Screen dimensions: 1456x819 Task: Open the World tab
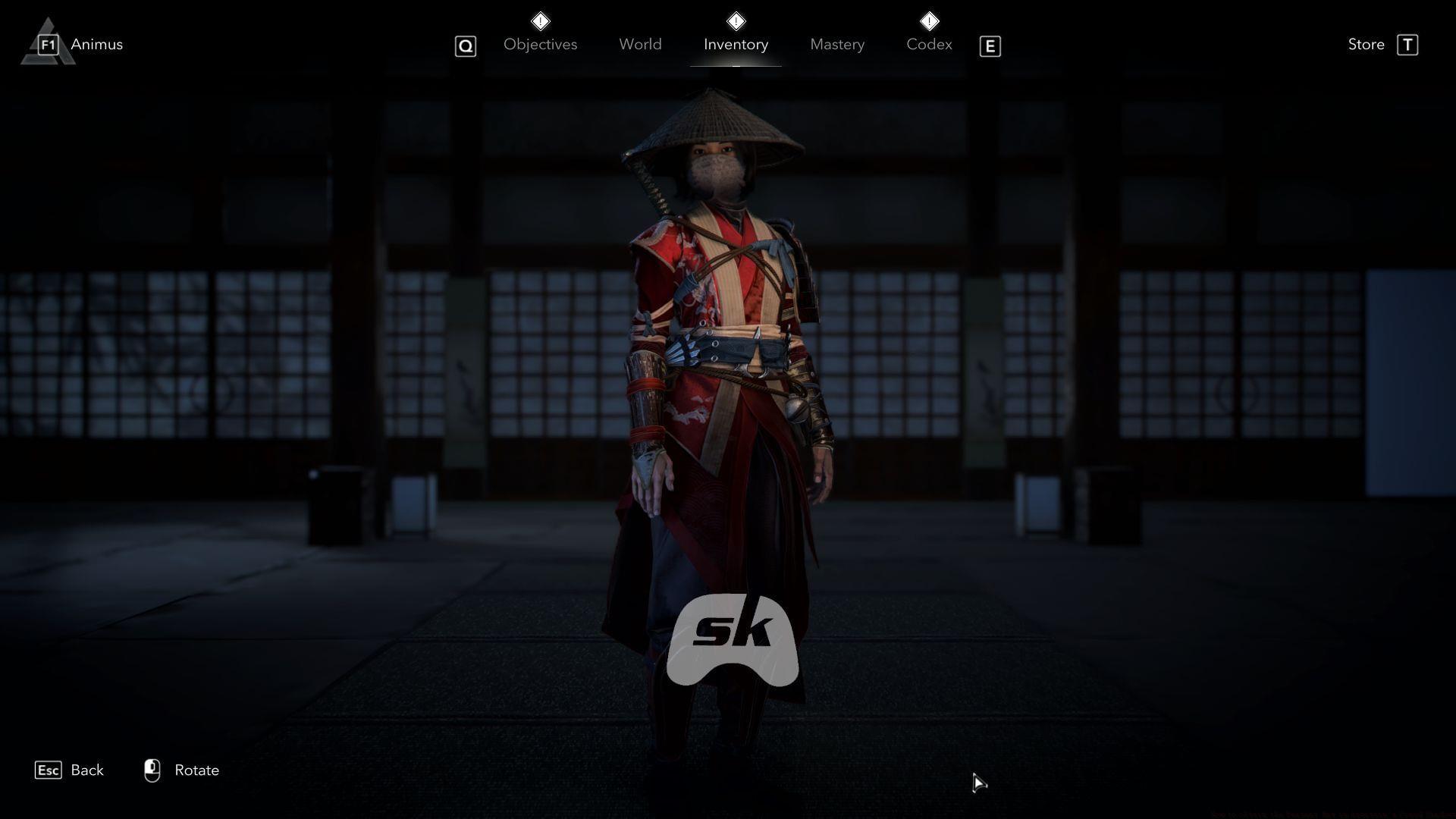point(640,45)
